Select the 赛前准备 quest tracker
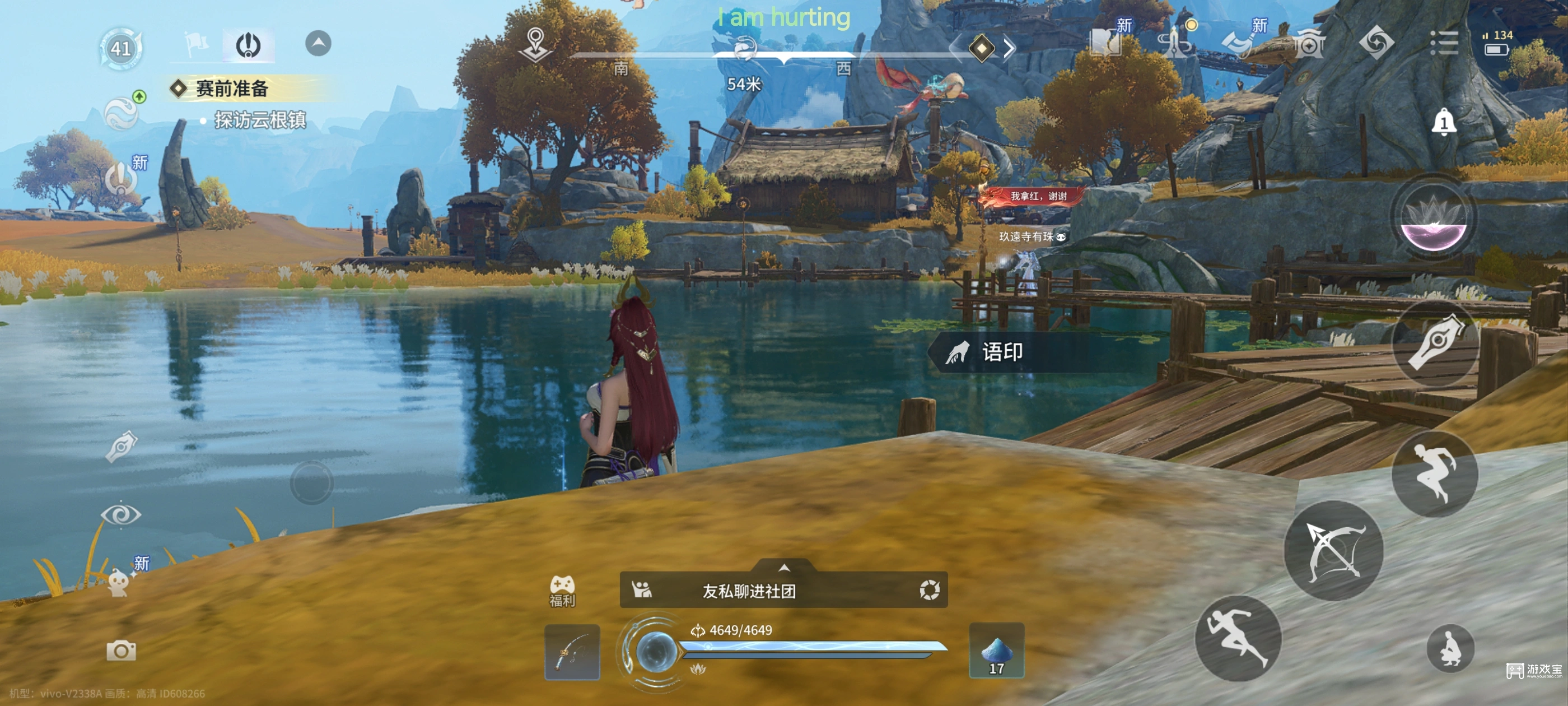The height and width of the screenshot is (706, 1568). (231, 89)
